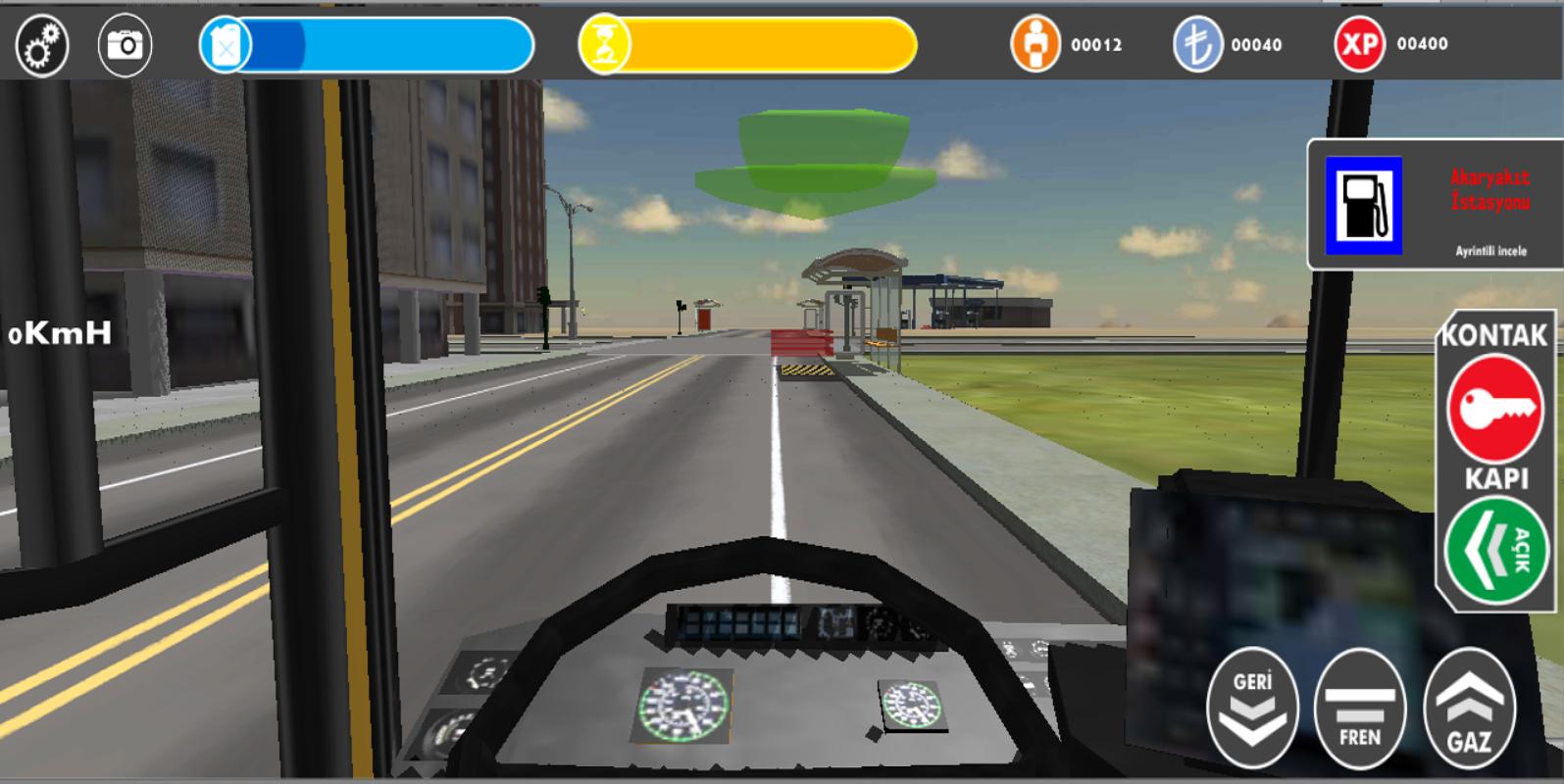Open the settings gear menu
Viewport: 1564px width, 784px height.
(40, 42)
